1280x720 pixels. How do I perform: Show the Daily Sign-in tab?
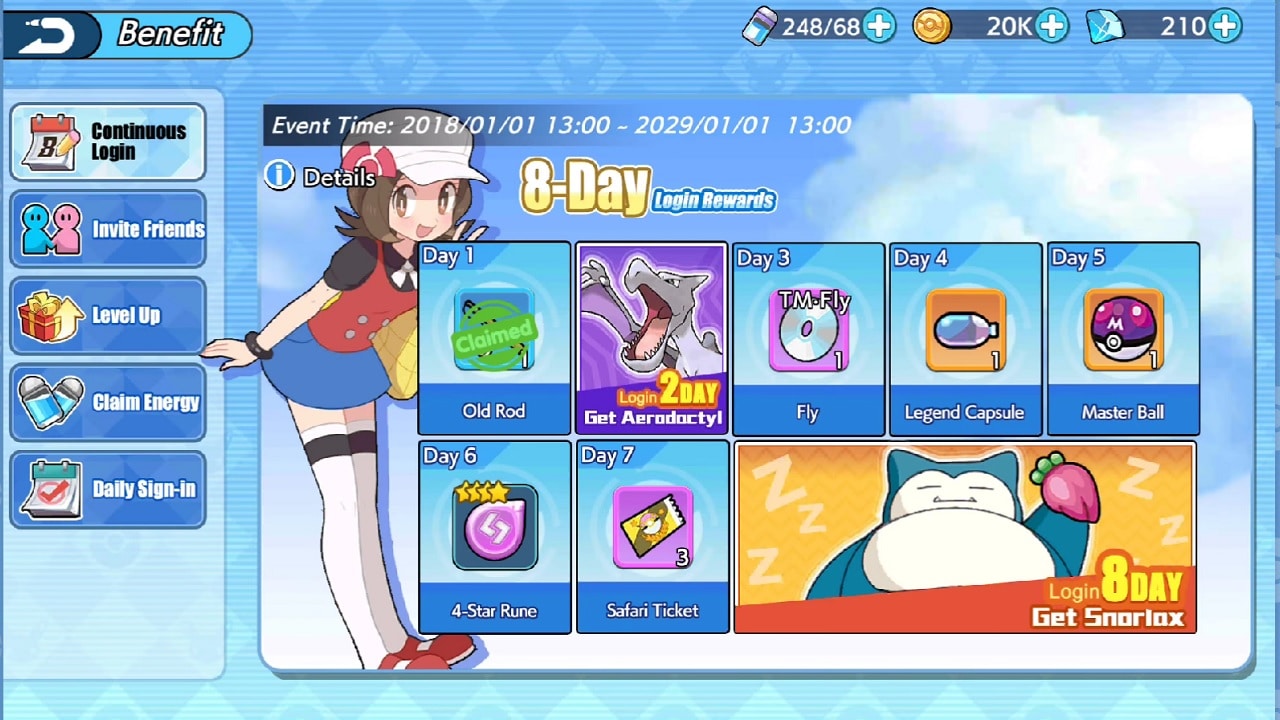click(x=108, y=490)
